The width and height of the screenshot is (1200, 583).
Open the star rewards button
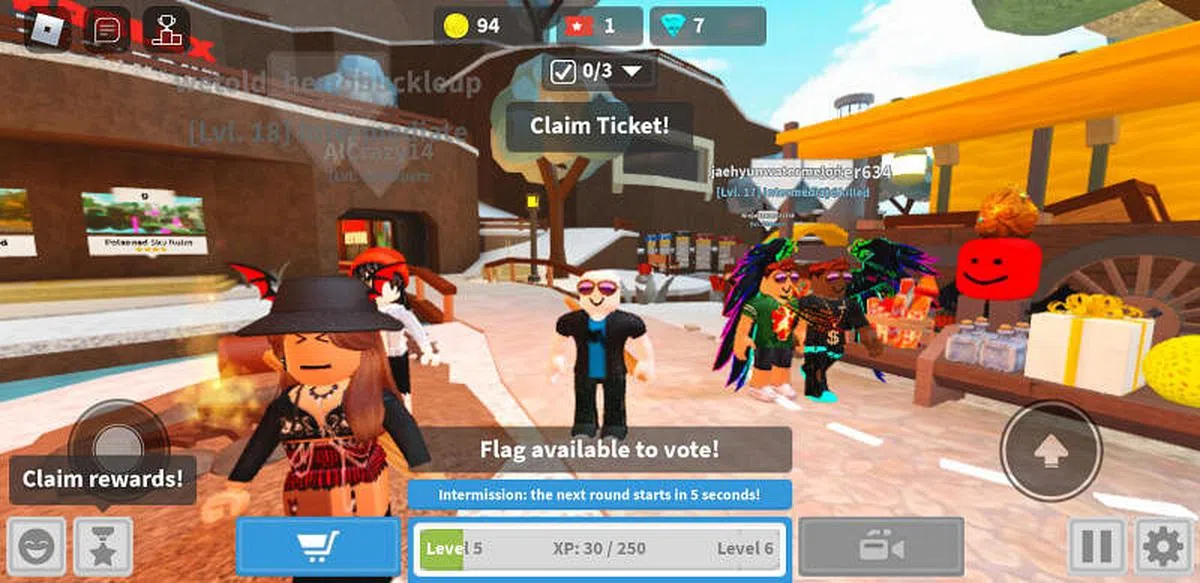point(103,547)
